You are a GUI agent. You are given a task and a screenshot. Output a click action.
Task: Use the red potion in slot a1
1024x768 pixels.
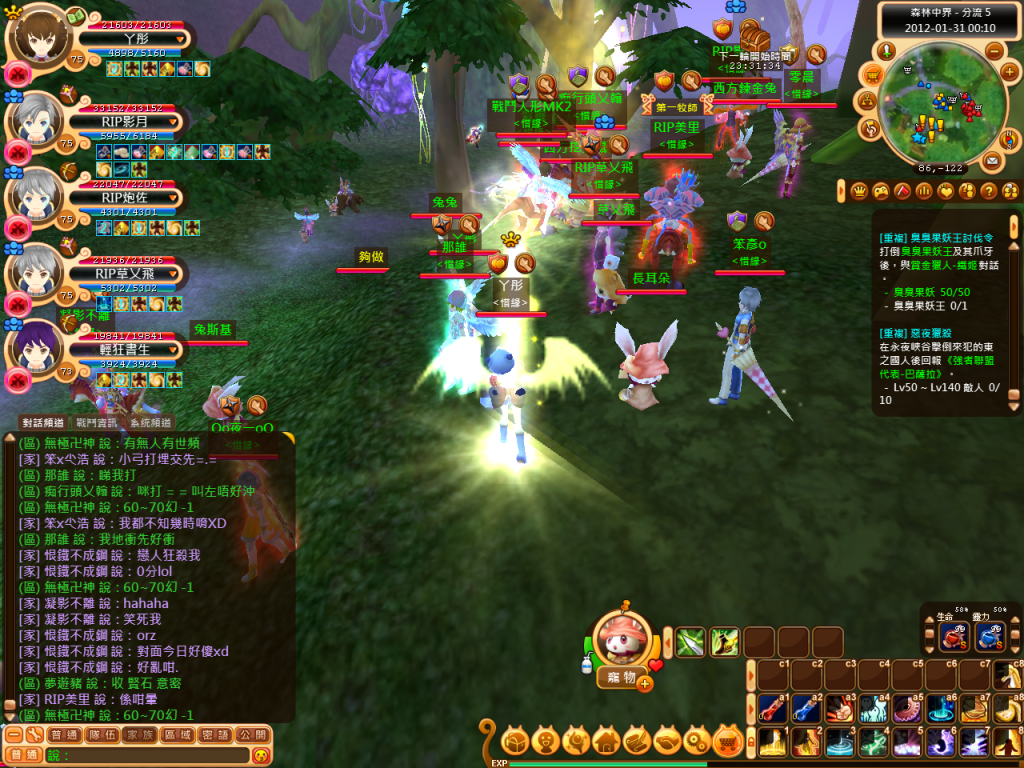click(773, 708)
